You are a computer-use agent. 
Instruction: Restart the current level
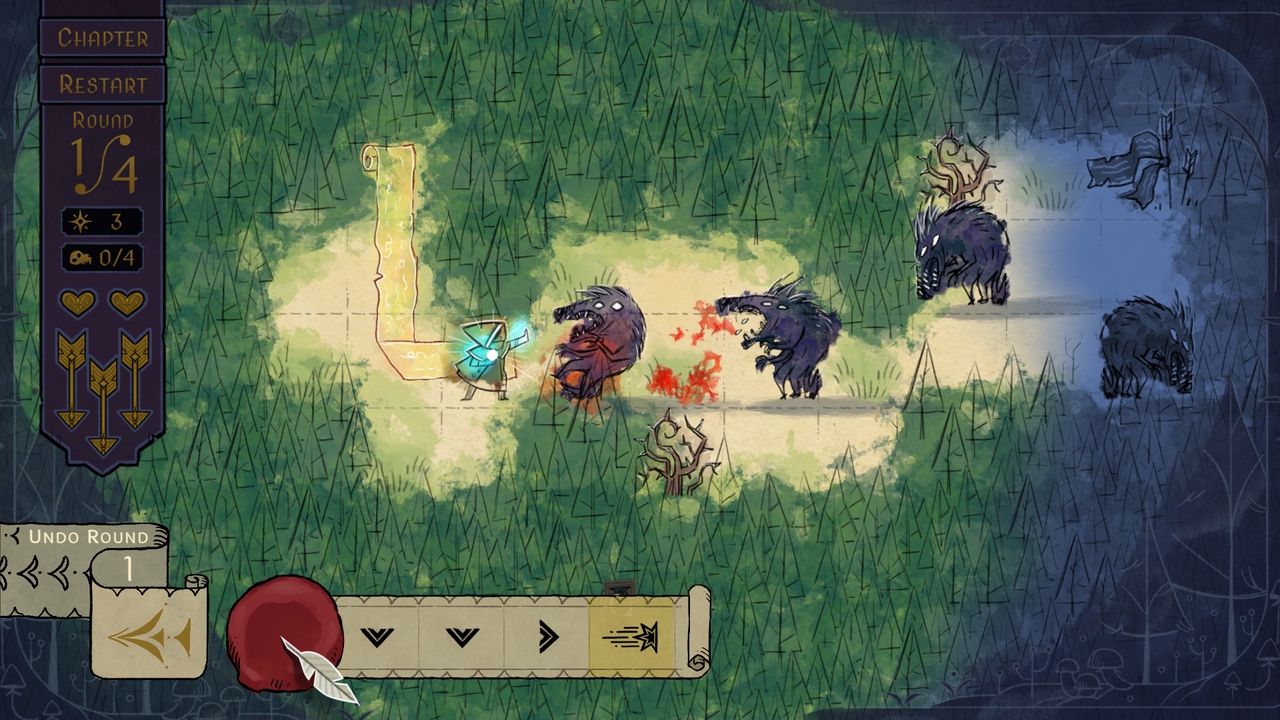[102, 85]
